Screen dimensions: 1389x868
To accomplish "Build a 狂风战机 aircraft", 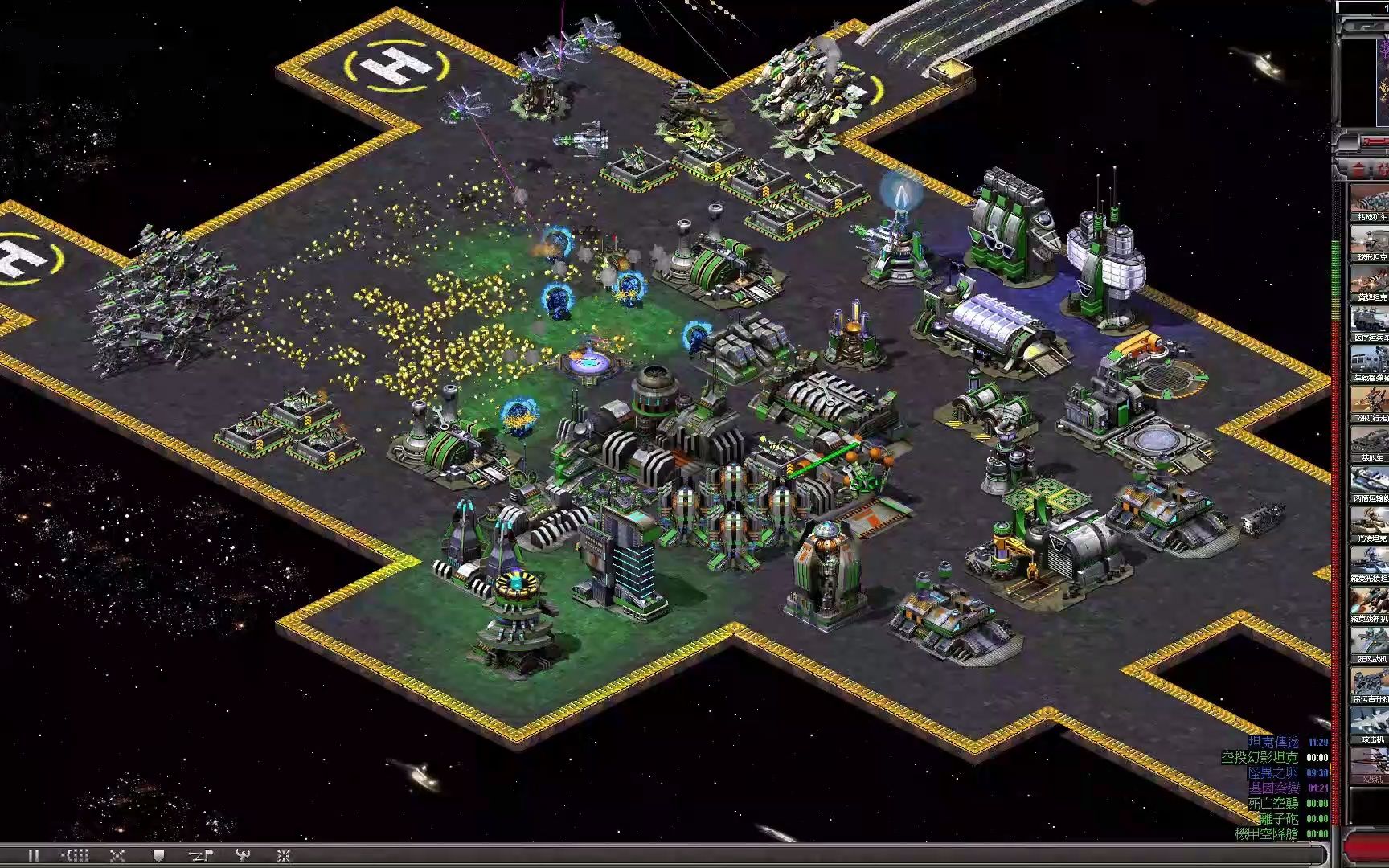I will (x=1370, y=643).
